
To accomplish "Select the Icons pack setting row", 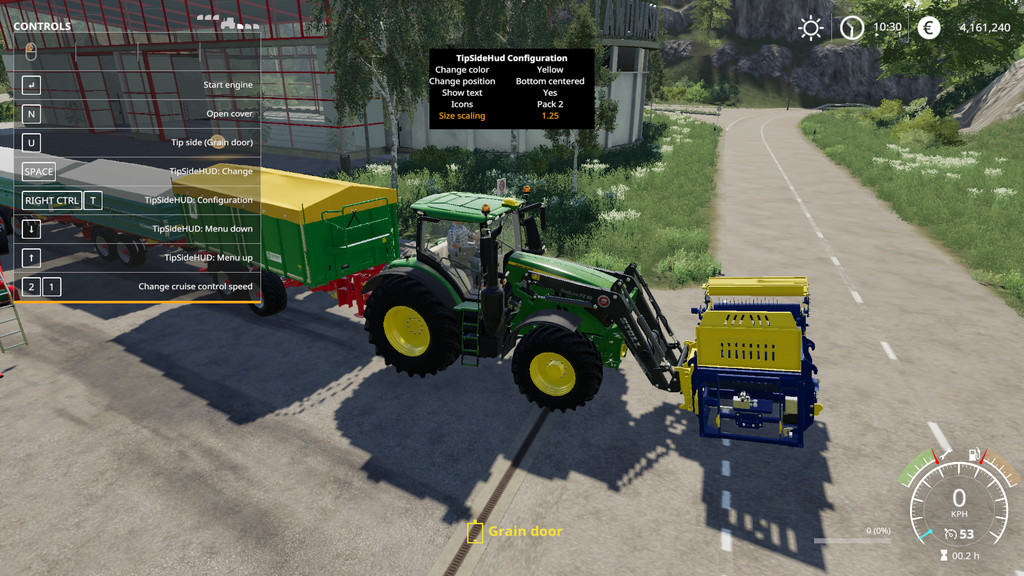I will coord(511,104).
